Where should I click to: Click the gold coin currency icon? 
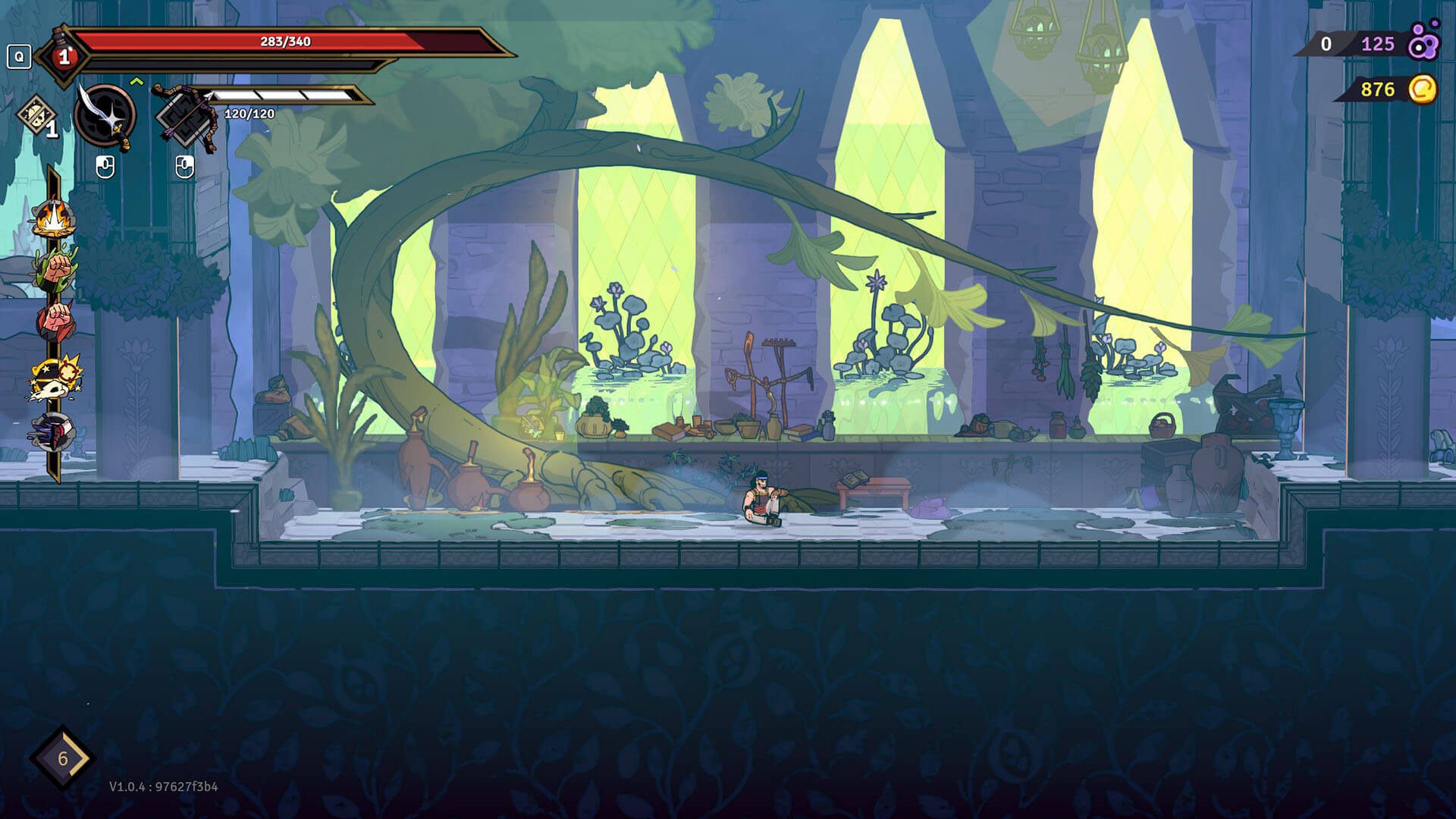click(1423, 89)
